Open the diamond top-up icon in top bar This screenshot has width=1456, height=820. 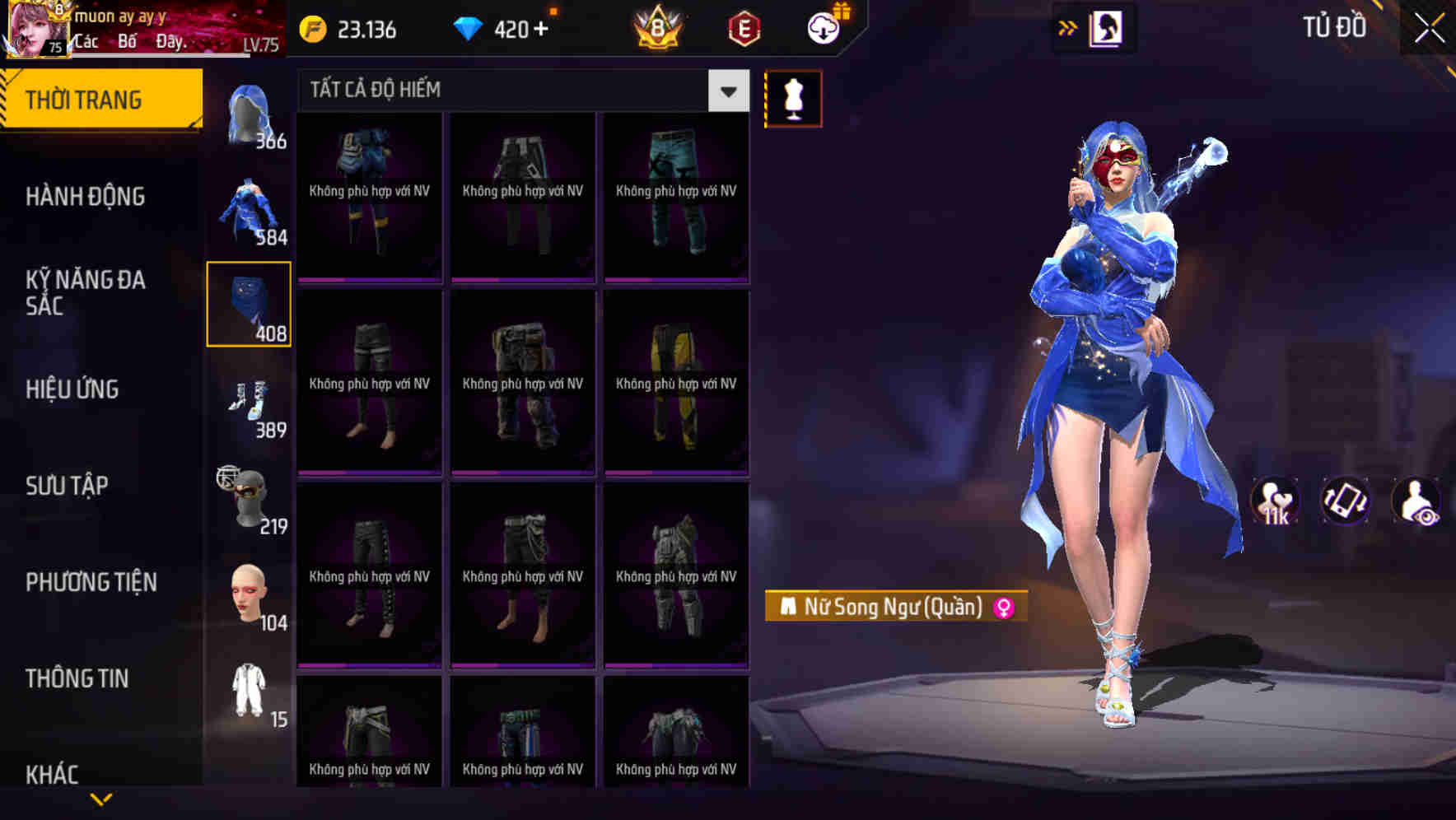tap(468, 27)
